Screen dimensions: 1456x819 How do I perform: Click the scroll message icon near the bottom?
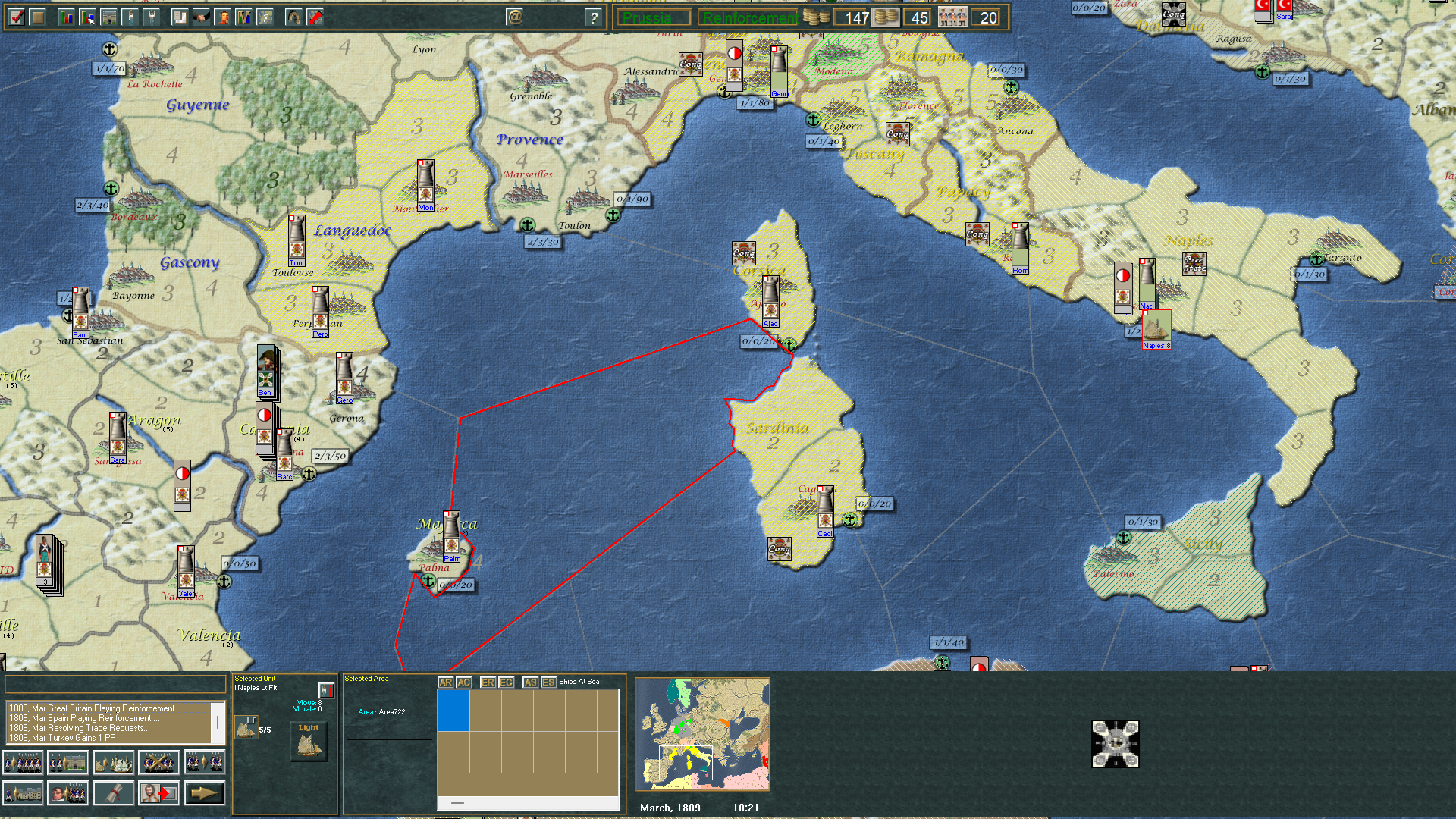(x=114, y=793)
